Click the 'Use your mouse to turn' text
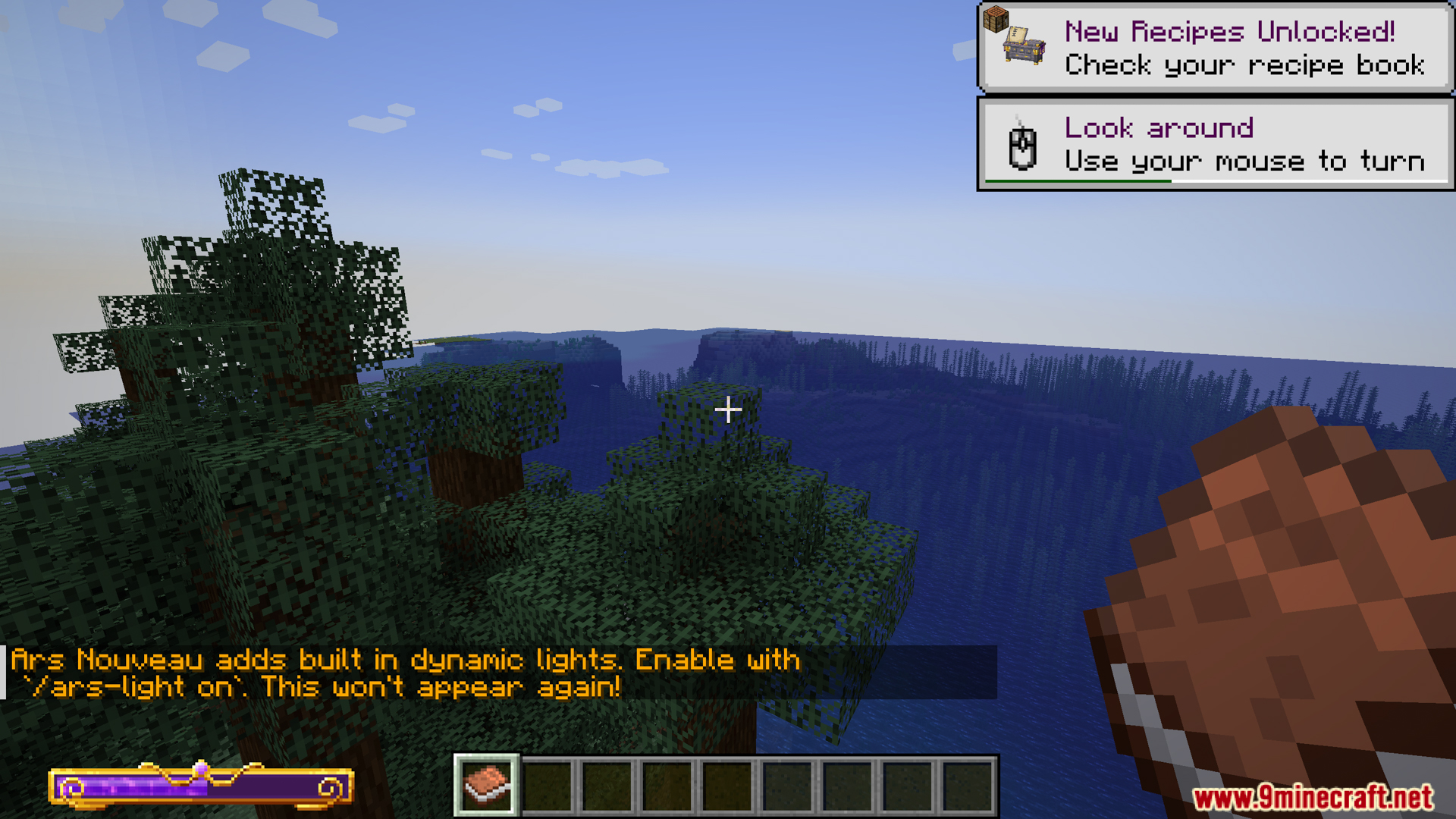The height and width of the screenshot is (819, 1456). coord(1246,161)
